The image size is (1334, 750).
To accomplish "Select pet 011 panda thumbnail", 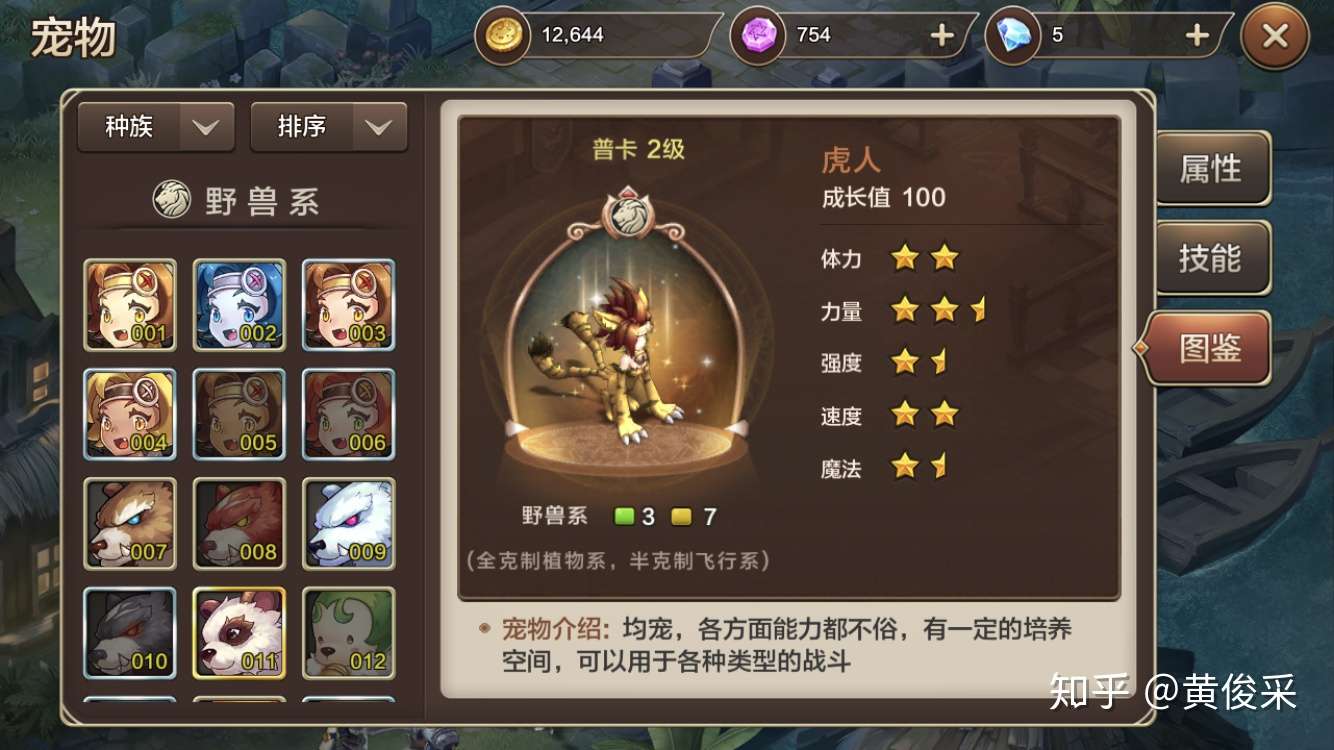I will 239,632.
